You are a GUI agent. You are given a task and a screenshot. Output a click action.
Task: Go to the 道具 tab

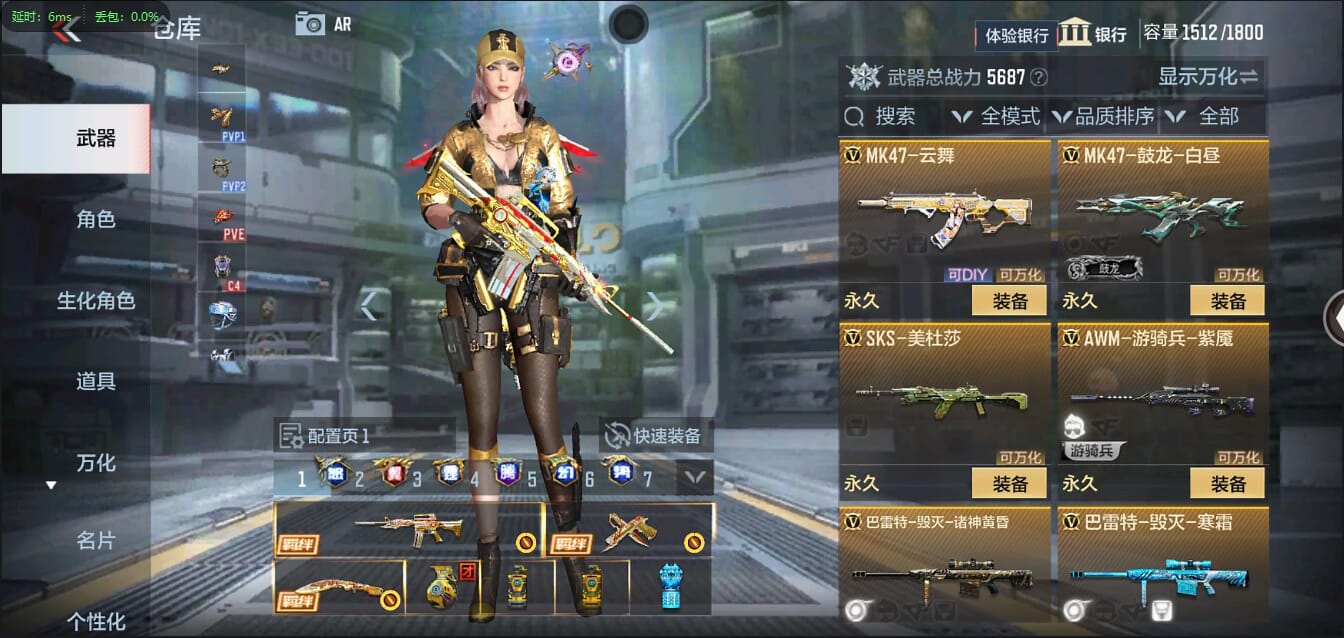(96, 381)
